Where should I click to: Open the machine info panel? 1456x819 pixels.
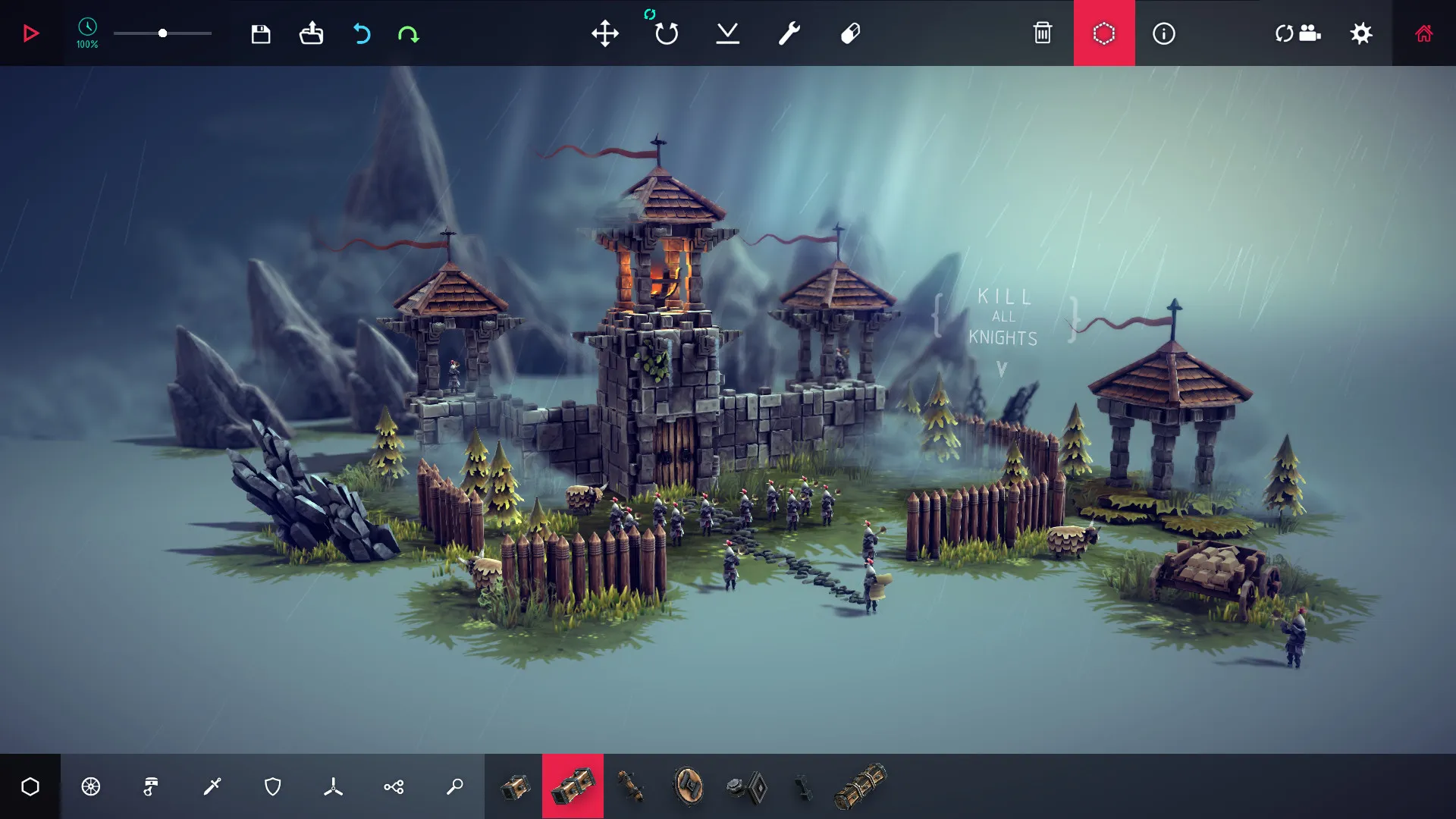[x=1164, y=33]
